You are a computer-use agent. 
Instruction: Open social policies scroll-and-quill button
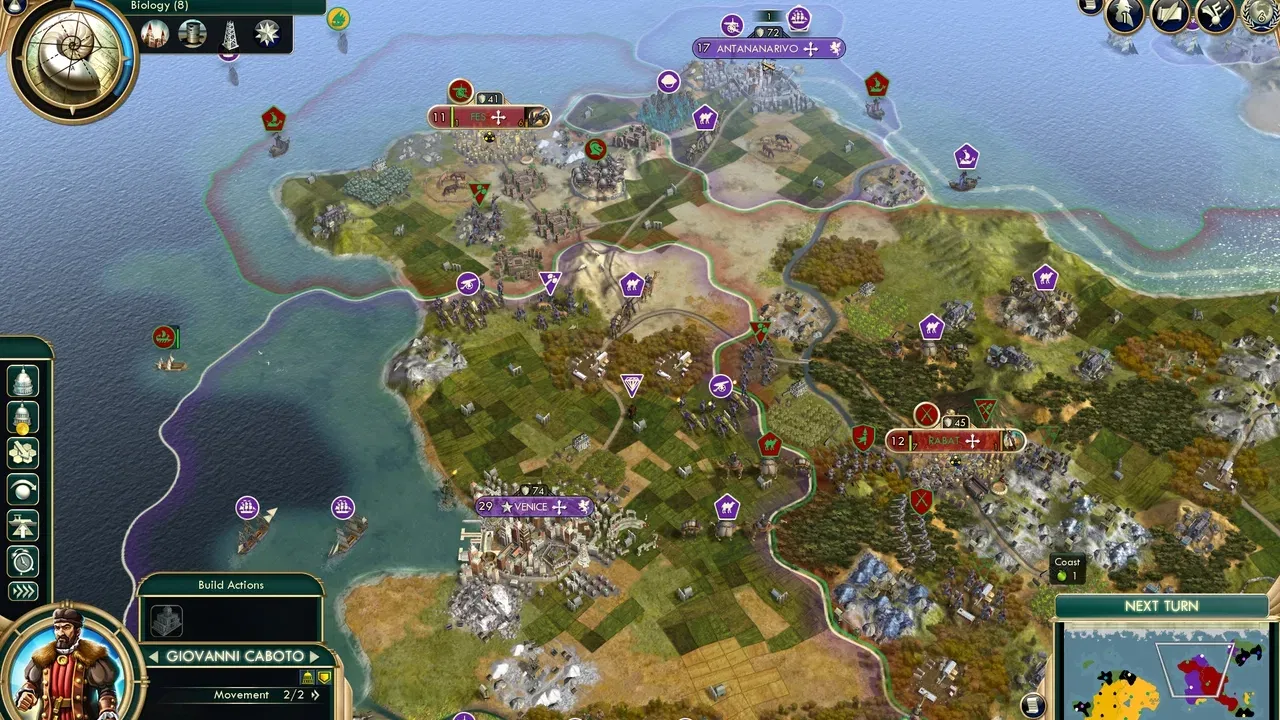(x=1170, y=15)
